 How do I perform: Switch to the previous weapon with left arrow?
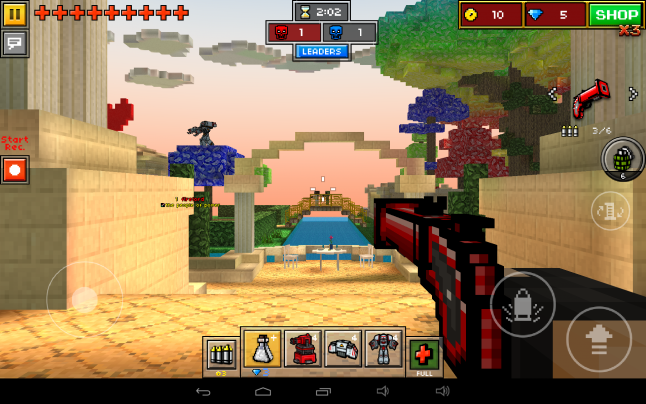pyautogui.click(x=552, y=94)
